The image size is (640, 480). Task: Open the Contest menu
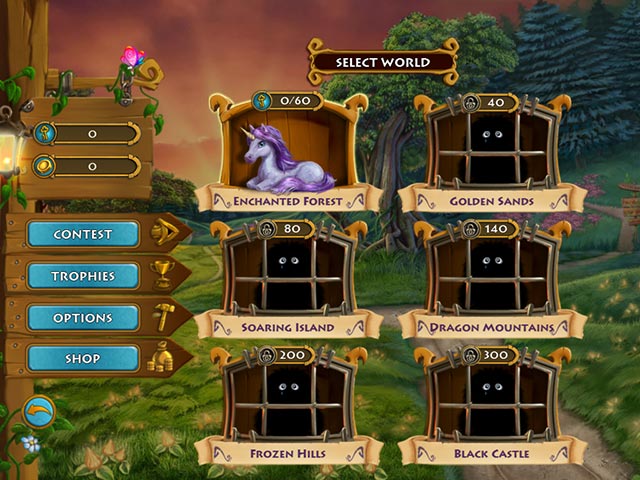(x=83, y=234)
